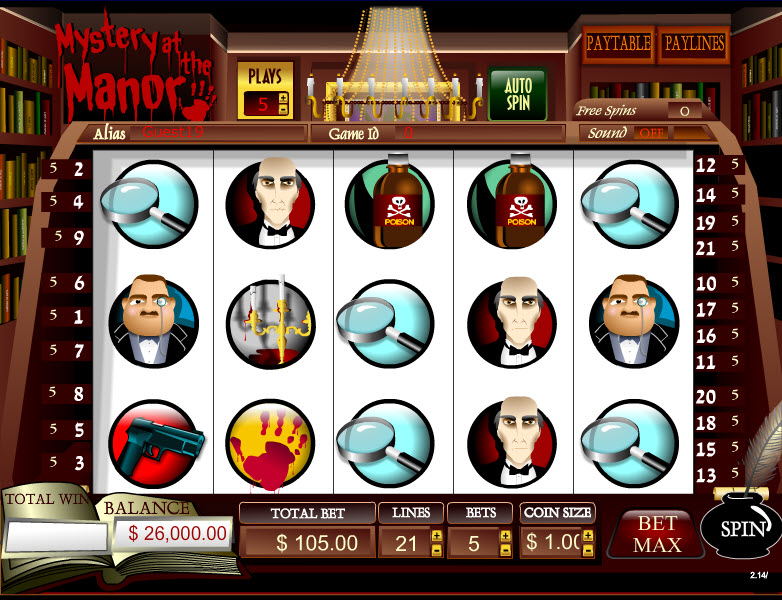Activate payline marker number 9
The height and width of the screenshot is (600, 782).
point(78,238)
